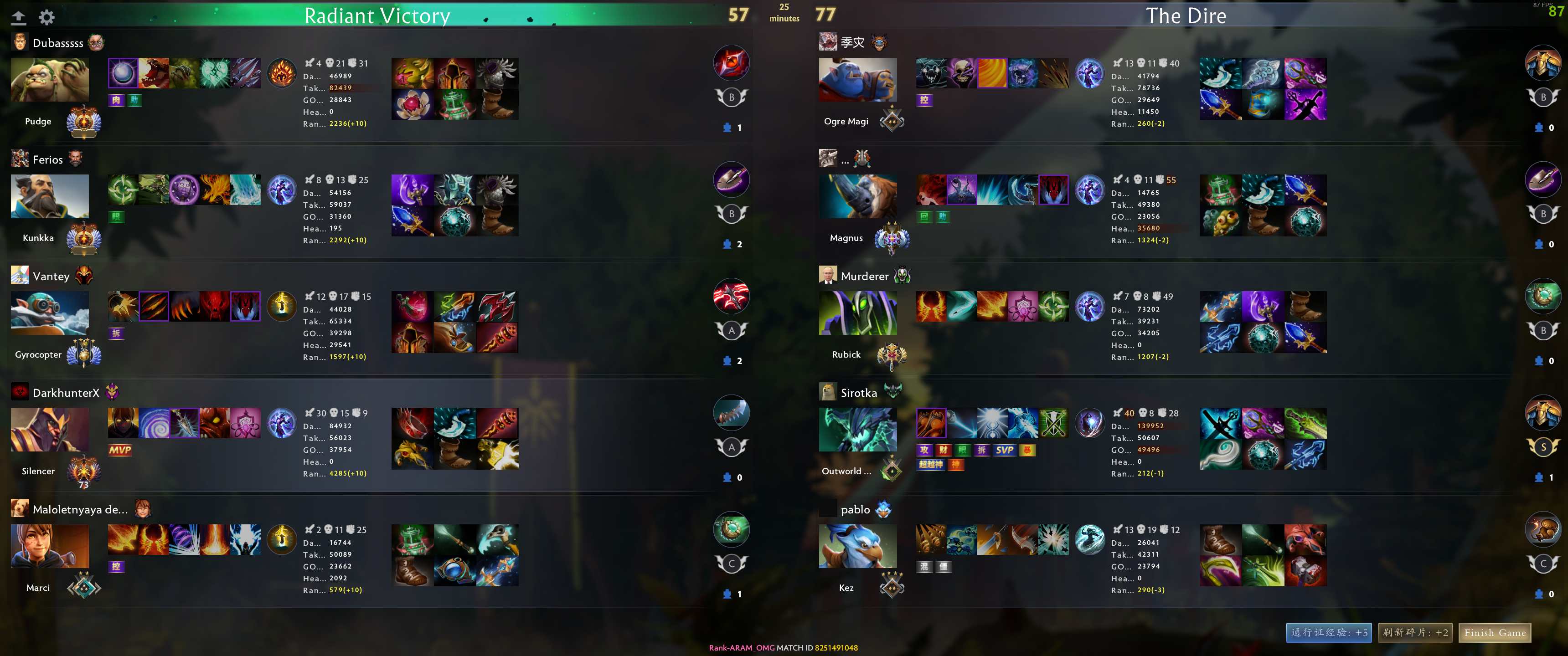Click the battle pass experience +5 button
Screen dimensions: 1568x656
point(1329,633)
